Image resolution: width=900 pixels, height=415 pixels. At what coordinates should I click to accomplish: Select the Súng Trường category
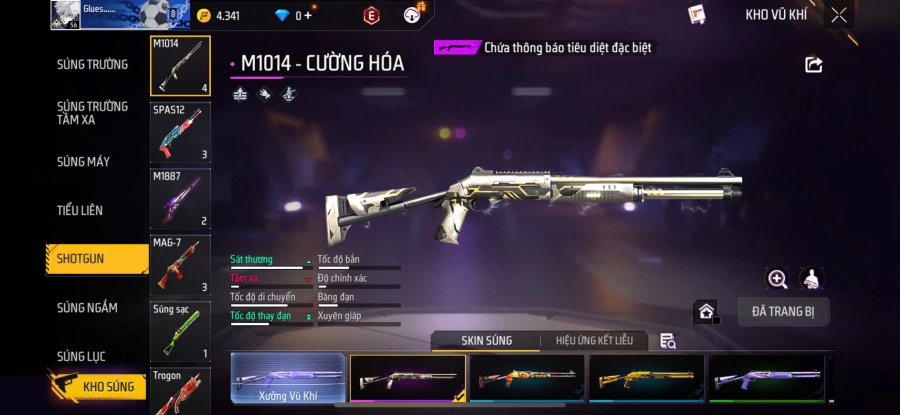(x=92, y=64)
